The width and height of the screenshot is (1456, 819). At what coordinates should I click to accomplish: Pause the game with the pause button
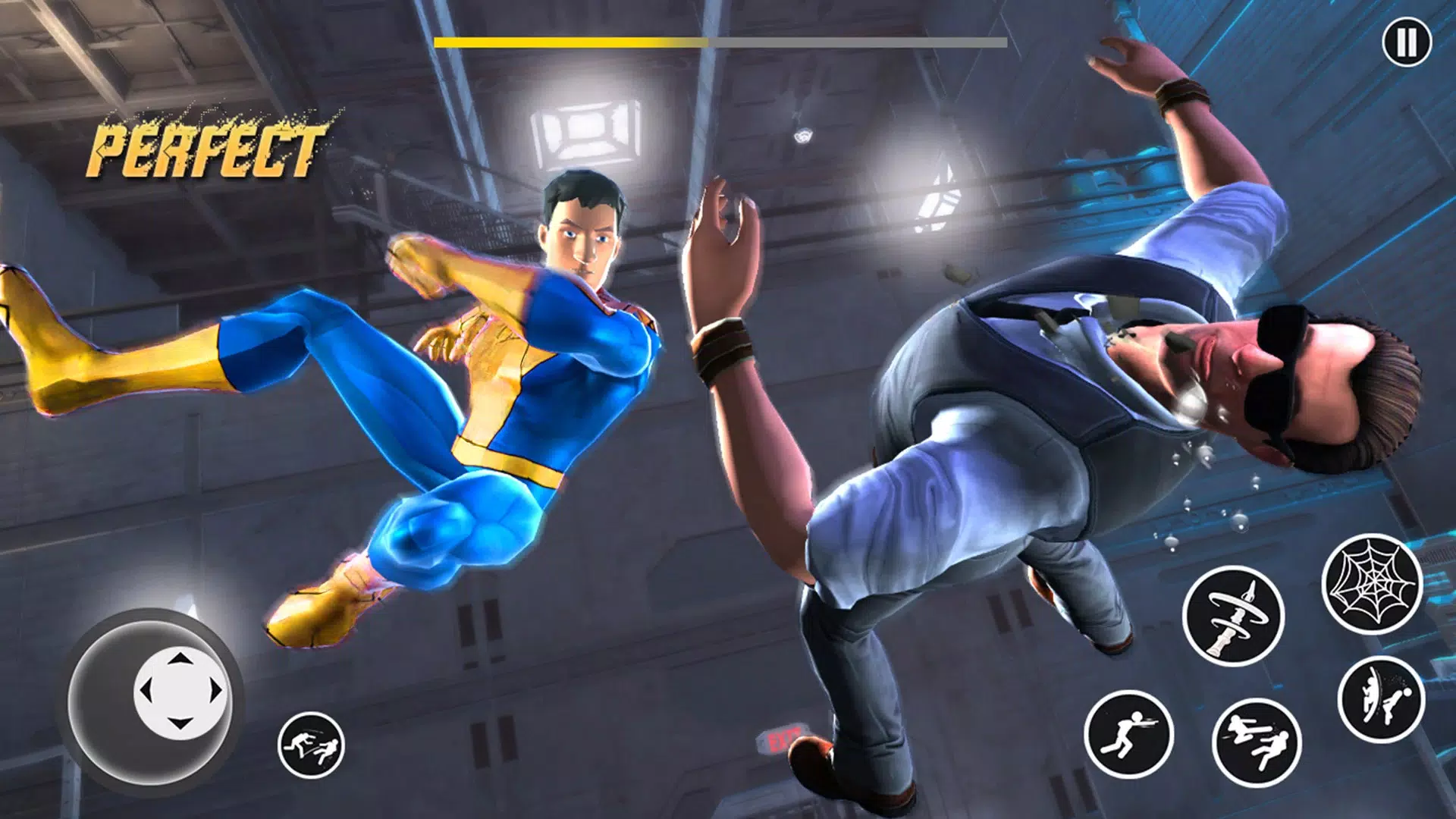(1406, 42)
